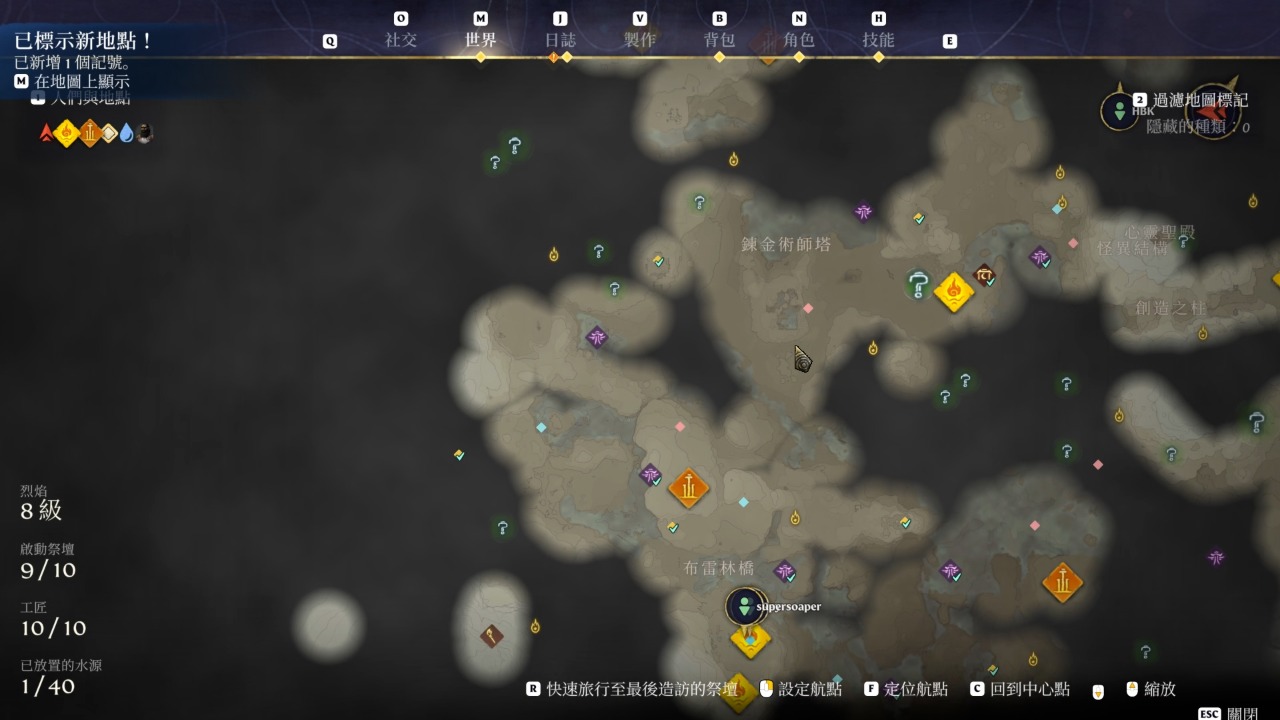Select the orange tower marker at the right edge
This screenshot has width=1280, height=720.
coord(1062,582)
